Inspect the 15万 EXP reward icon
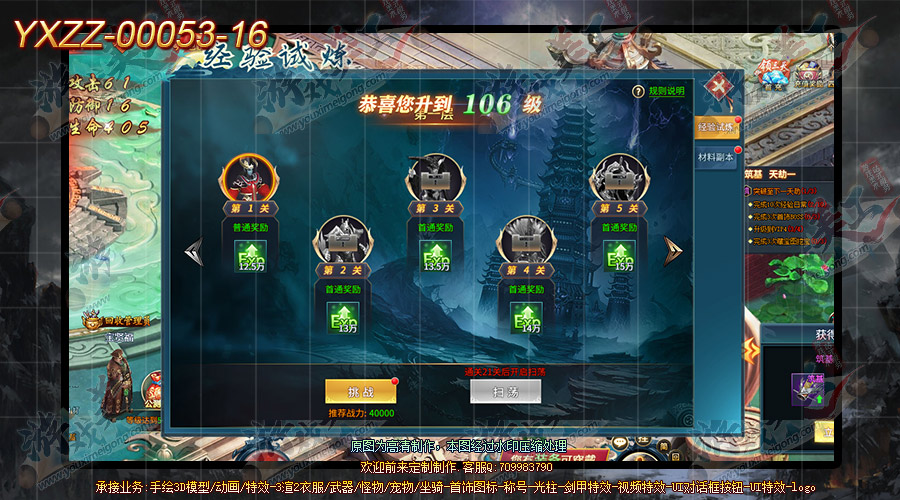The image size is (900, 500). click(617, 257)
